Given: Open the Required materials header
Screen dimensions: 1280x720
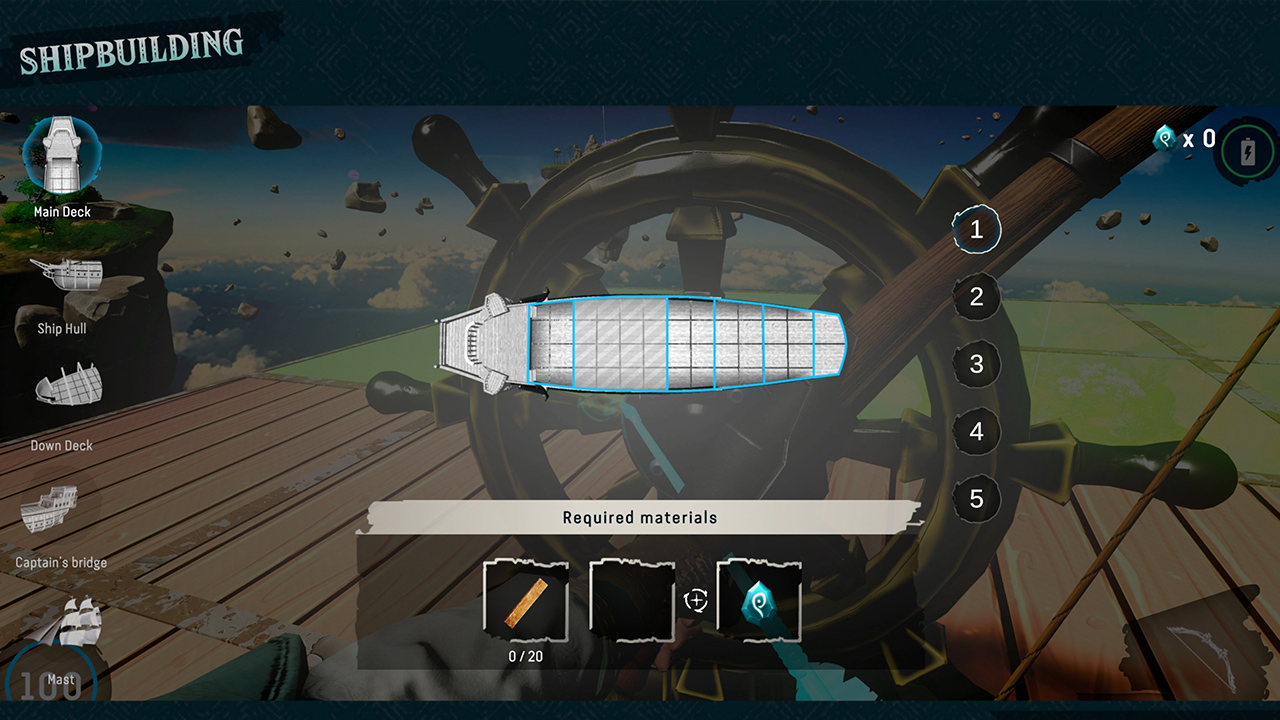Looking at the screenshot, I should (640, 517).
